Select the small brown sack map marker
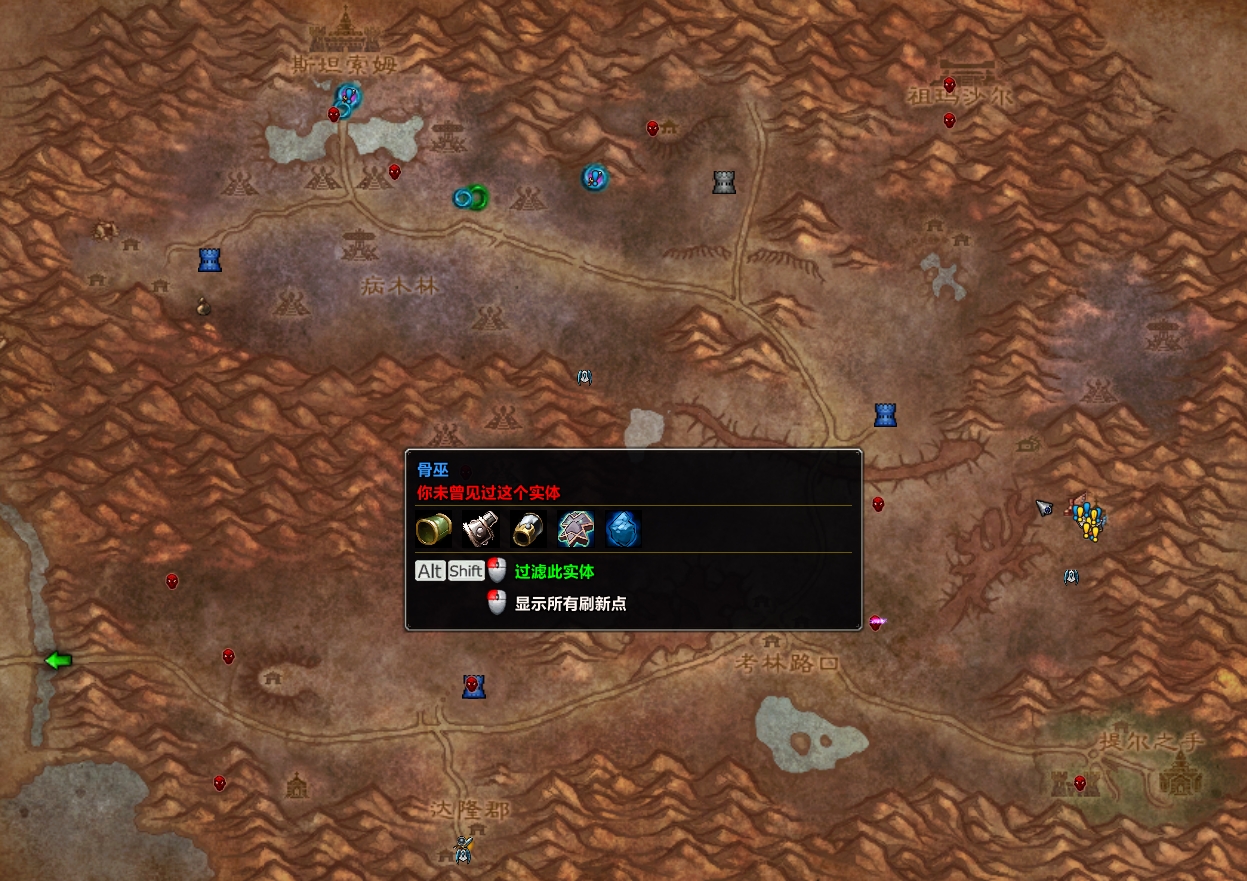The image size is (1247, 881). (203, 306)
